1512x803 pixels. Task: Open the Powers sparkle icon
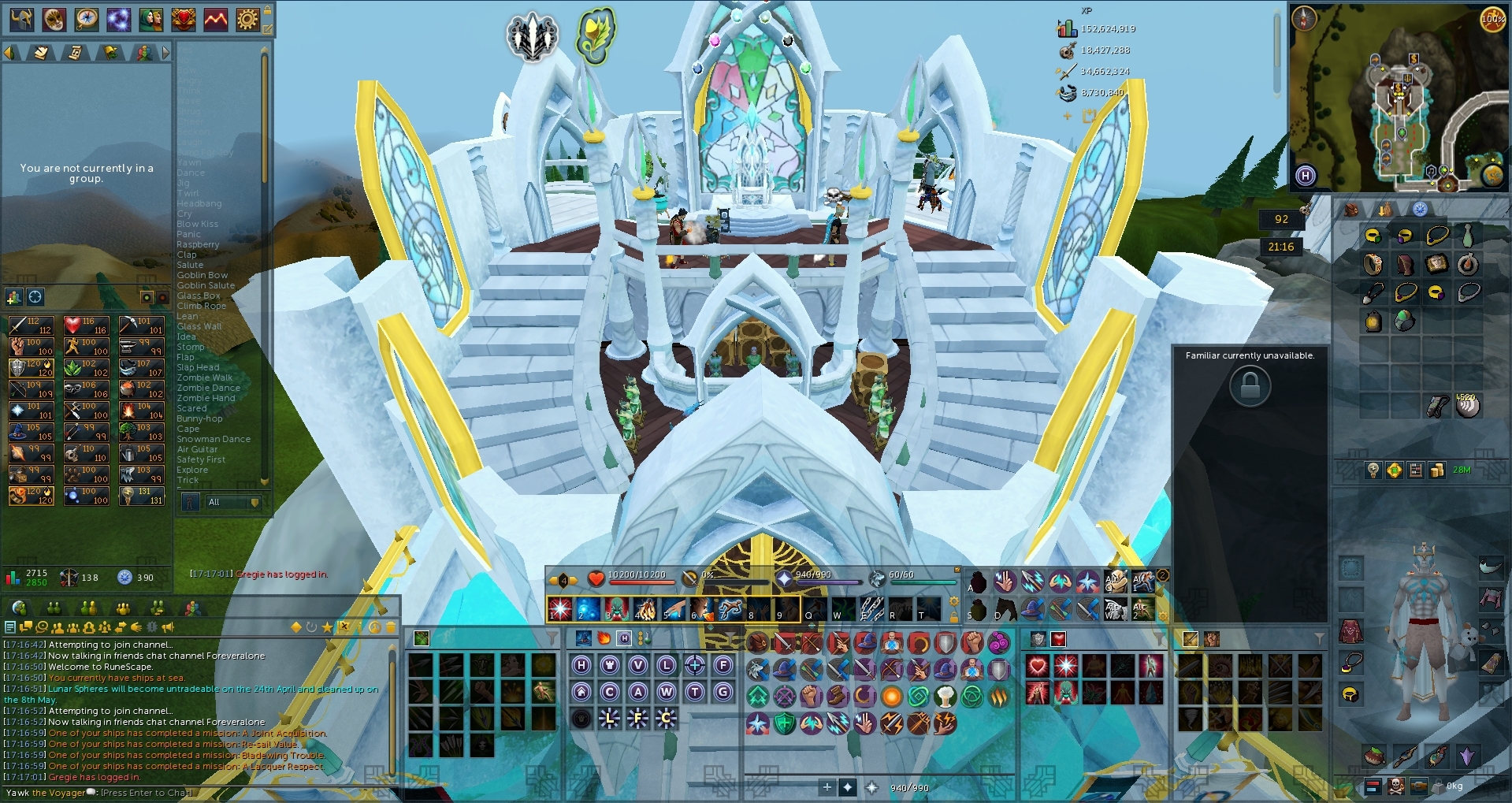tap(119, 20)
